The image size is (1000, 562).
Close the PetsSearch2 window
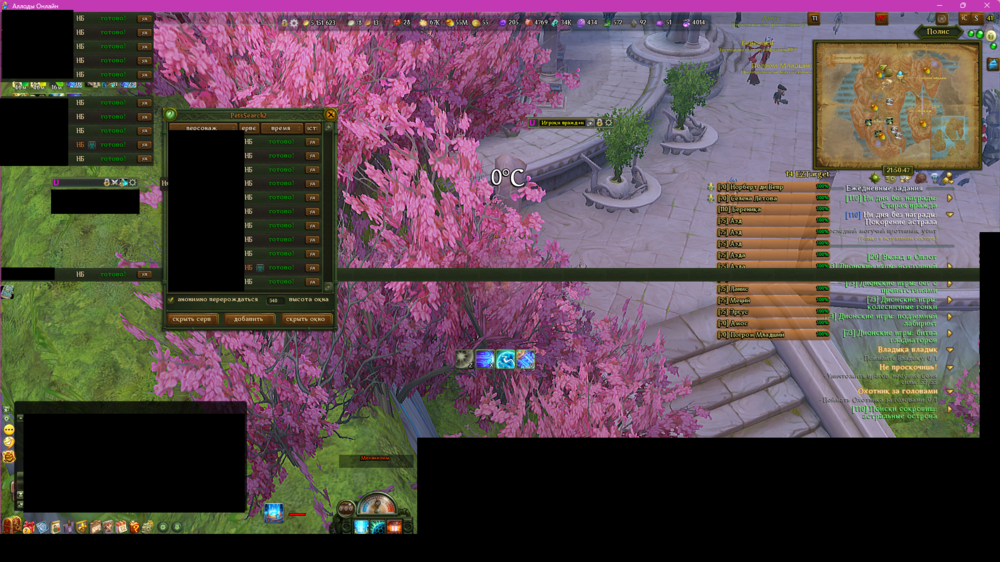[x=331, y=115]
